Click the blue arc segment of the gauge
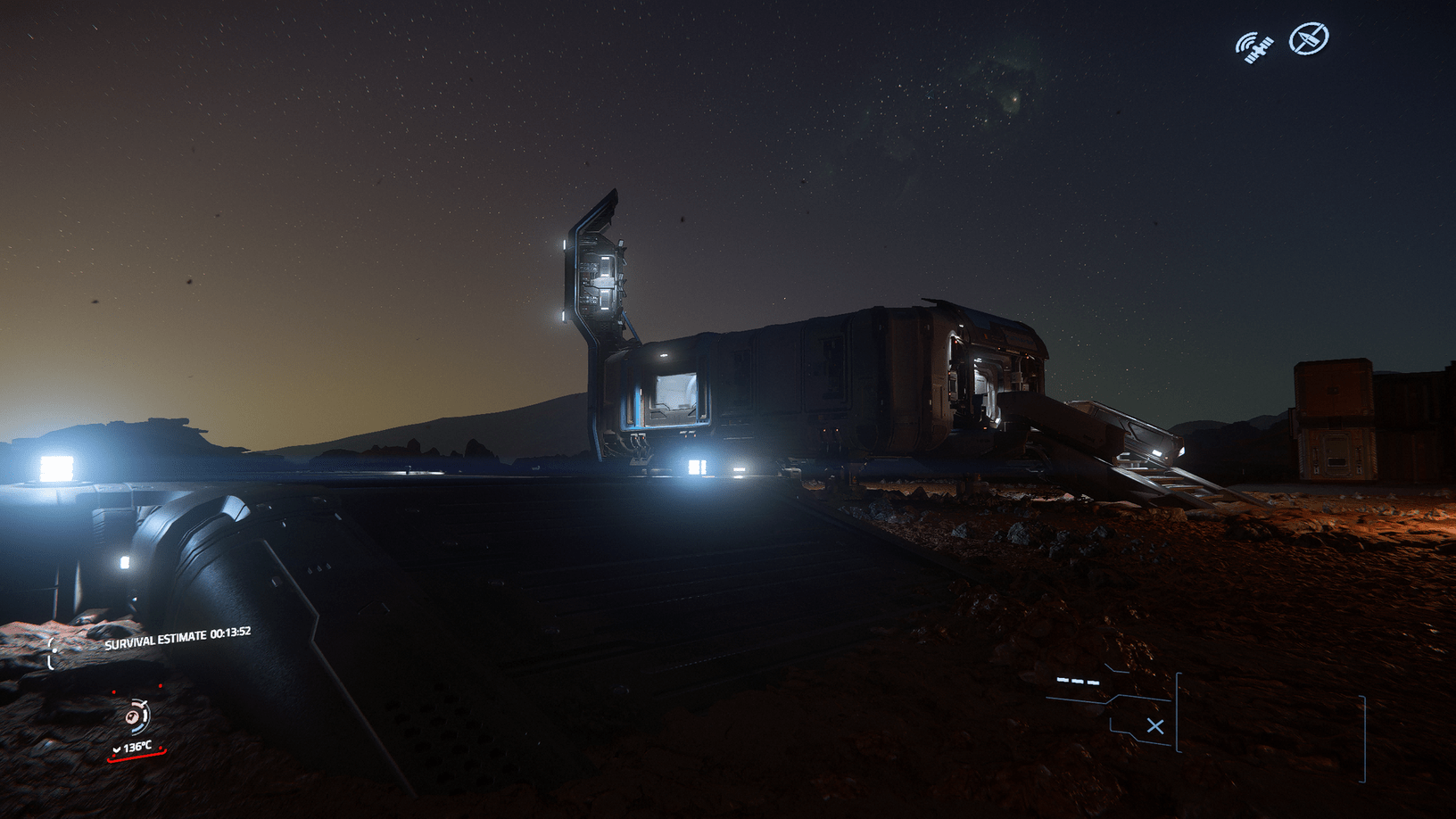The width and height of the screenshot is (1456, 819). coord(137,730)
